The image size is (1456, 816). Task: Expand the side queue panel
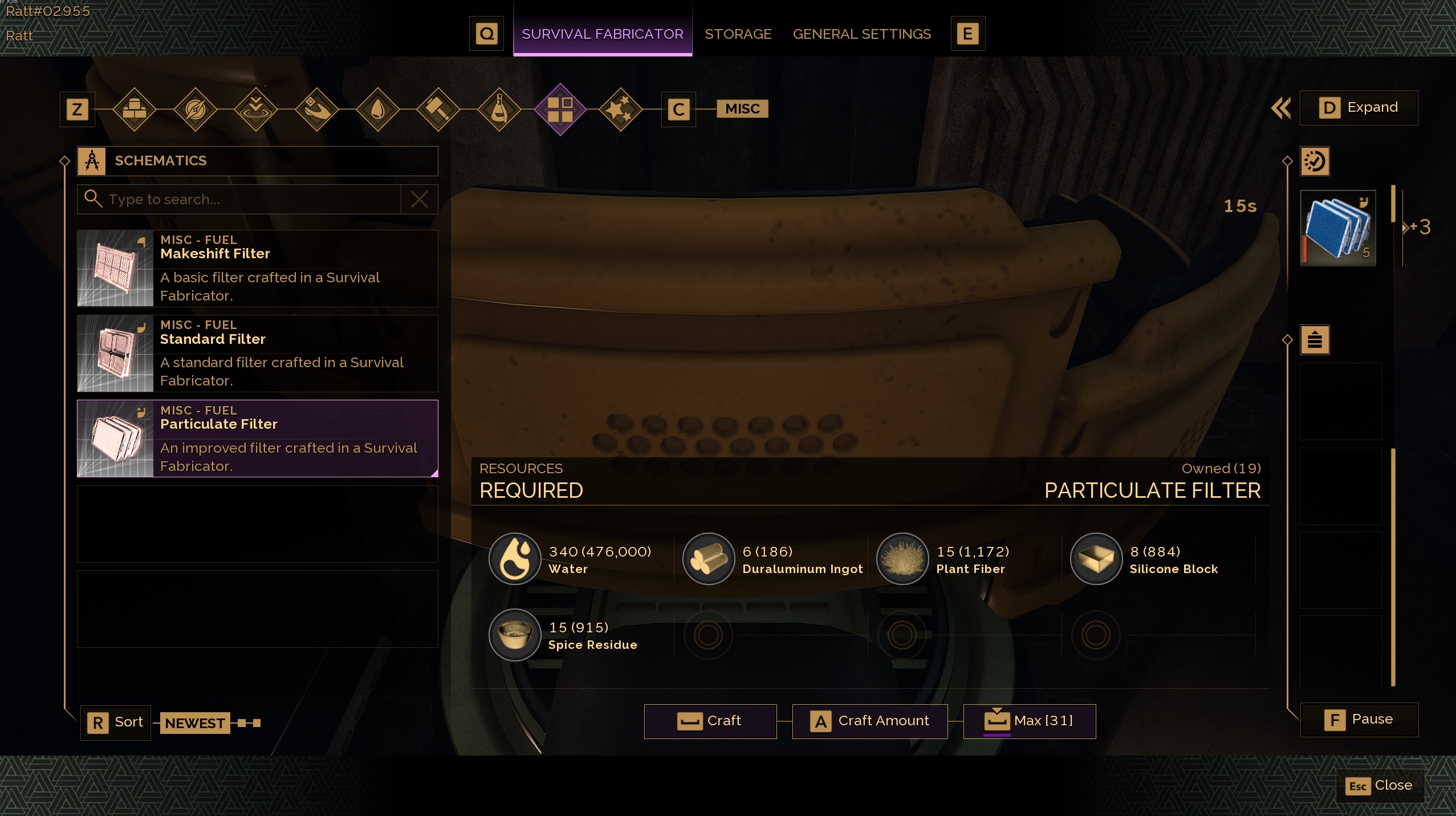pyautogui.click(x=1359, y=108)
